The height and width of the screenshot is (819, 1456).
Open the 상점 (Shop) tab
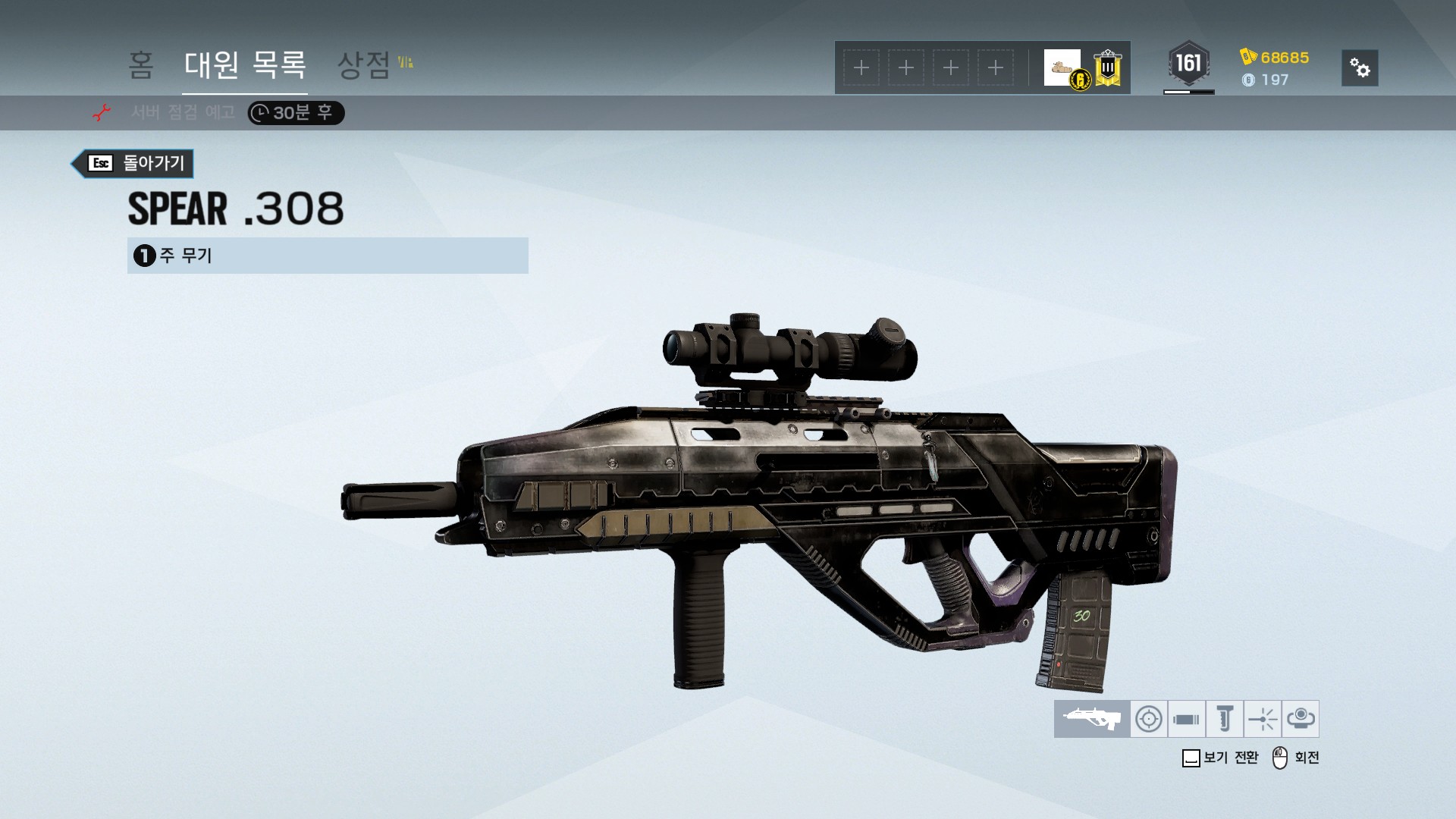pyautogui.click(x=365, y=65)
